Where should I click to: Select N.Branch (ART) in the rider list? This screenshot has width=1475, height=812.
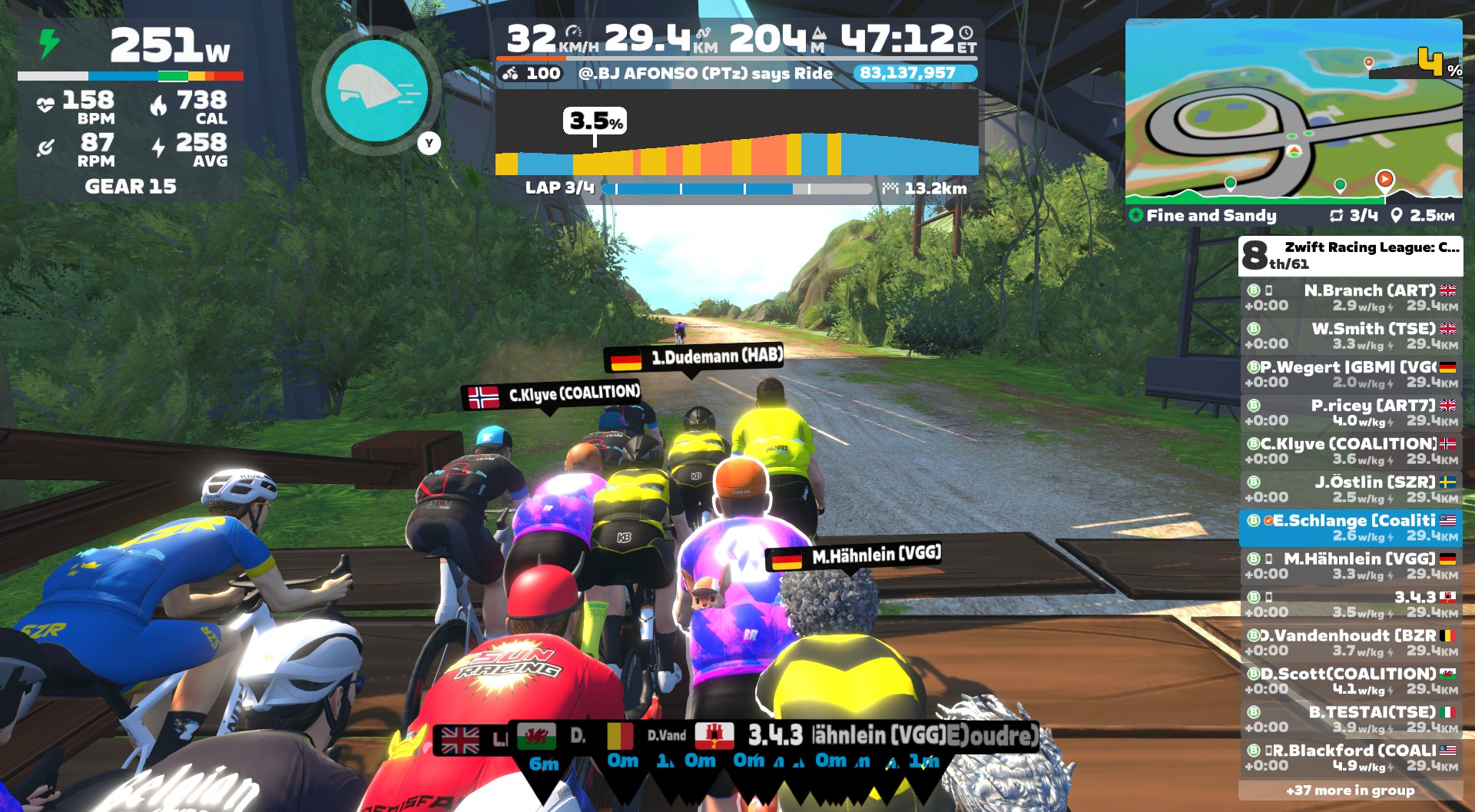1351,297
